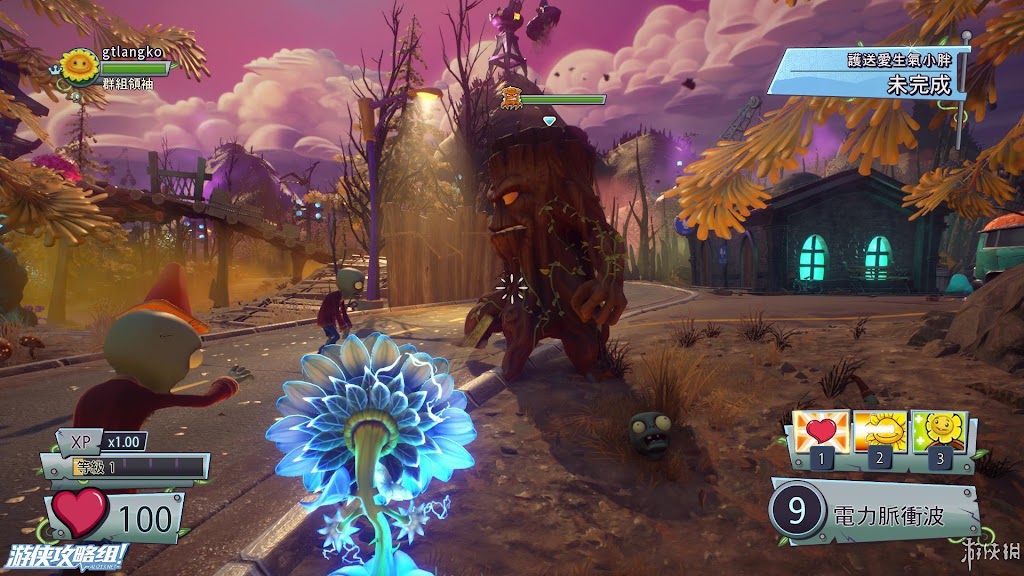Open the 護送愛生氣小胖 objective tracker
This screenshot has width=1024, height=576.
click(x=868, y=73)
